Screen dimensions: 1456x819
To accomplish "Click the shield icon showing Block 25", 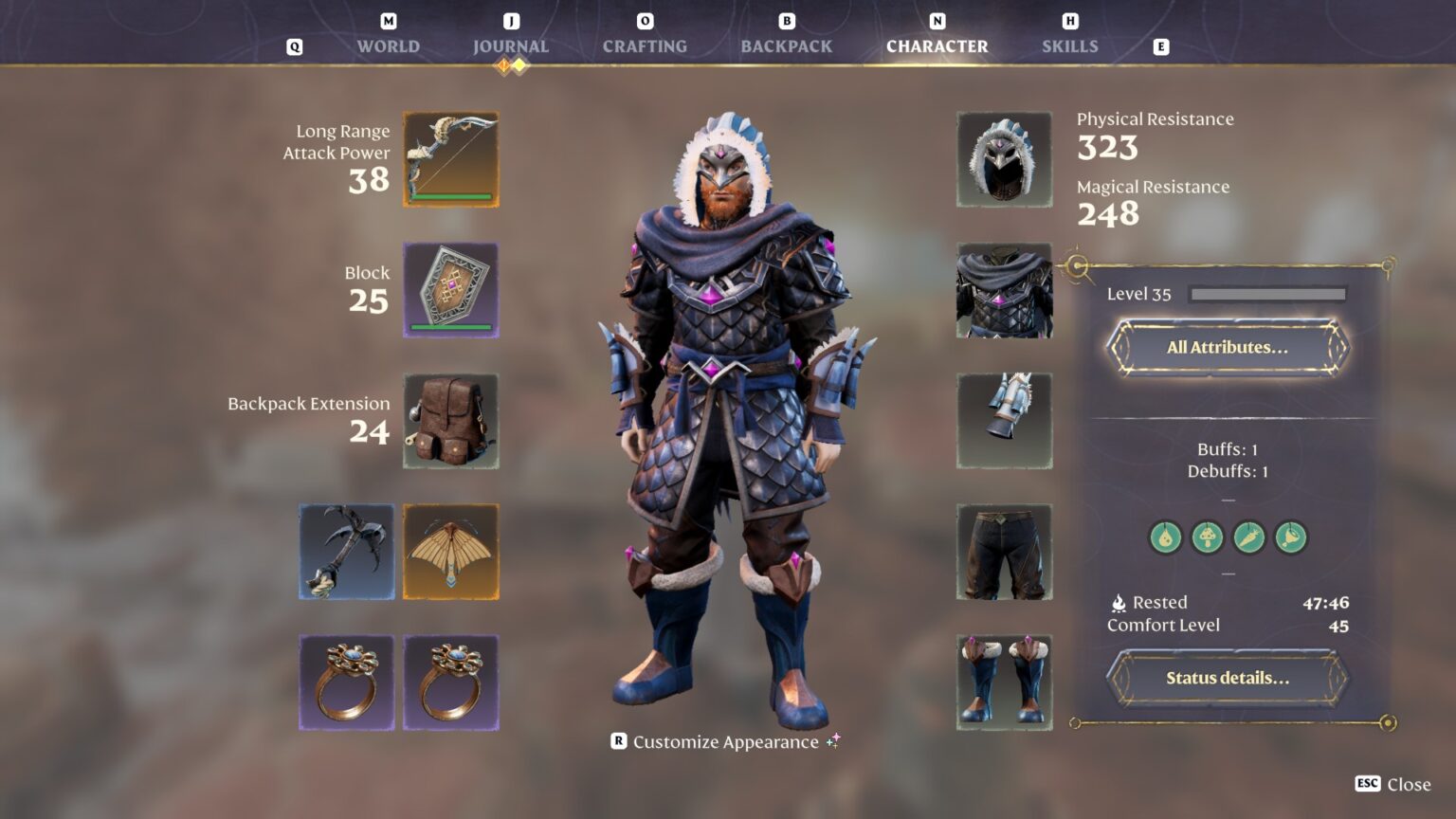I will (x=450, y=291).
